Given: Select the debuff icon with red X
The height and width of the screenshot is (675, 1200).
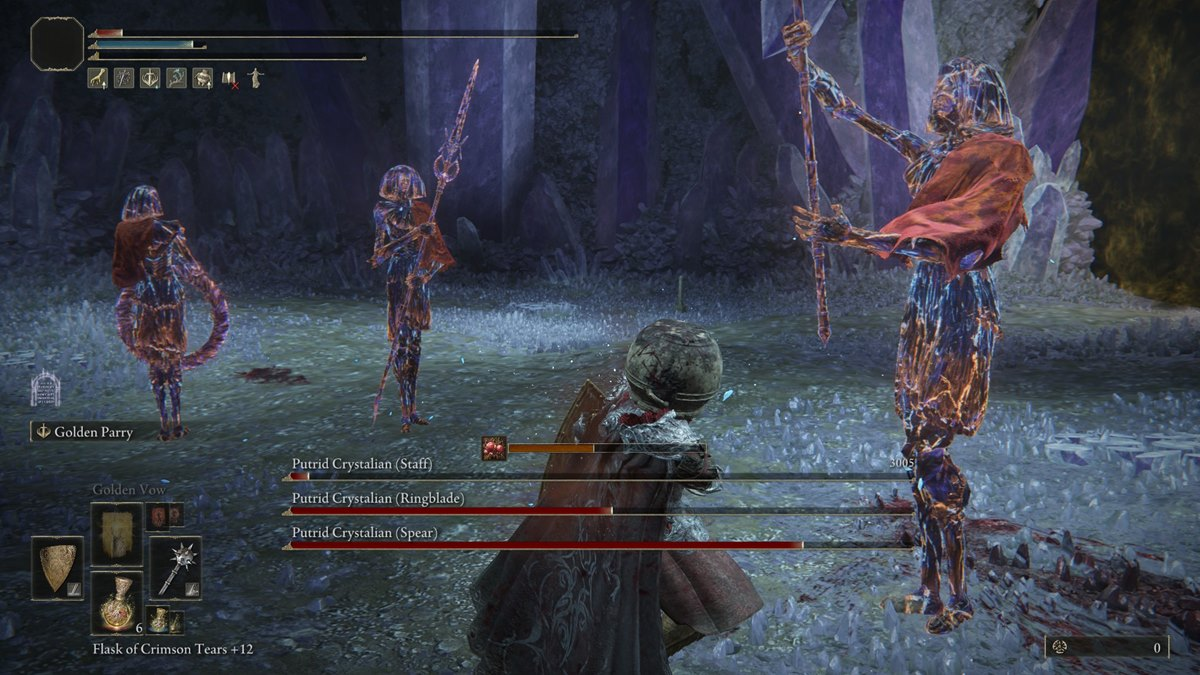Looking at the screenshot, I should coord(230,78).
